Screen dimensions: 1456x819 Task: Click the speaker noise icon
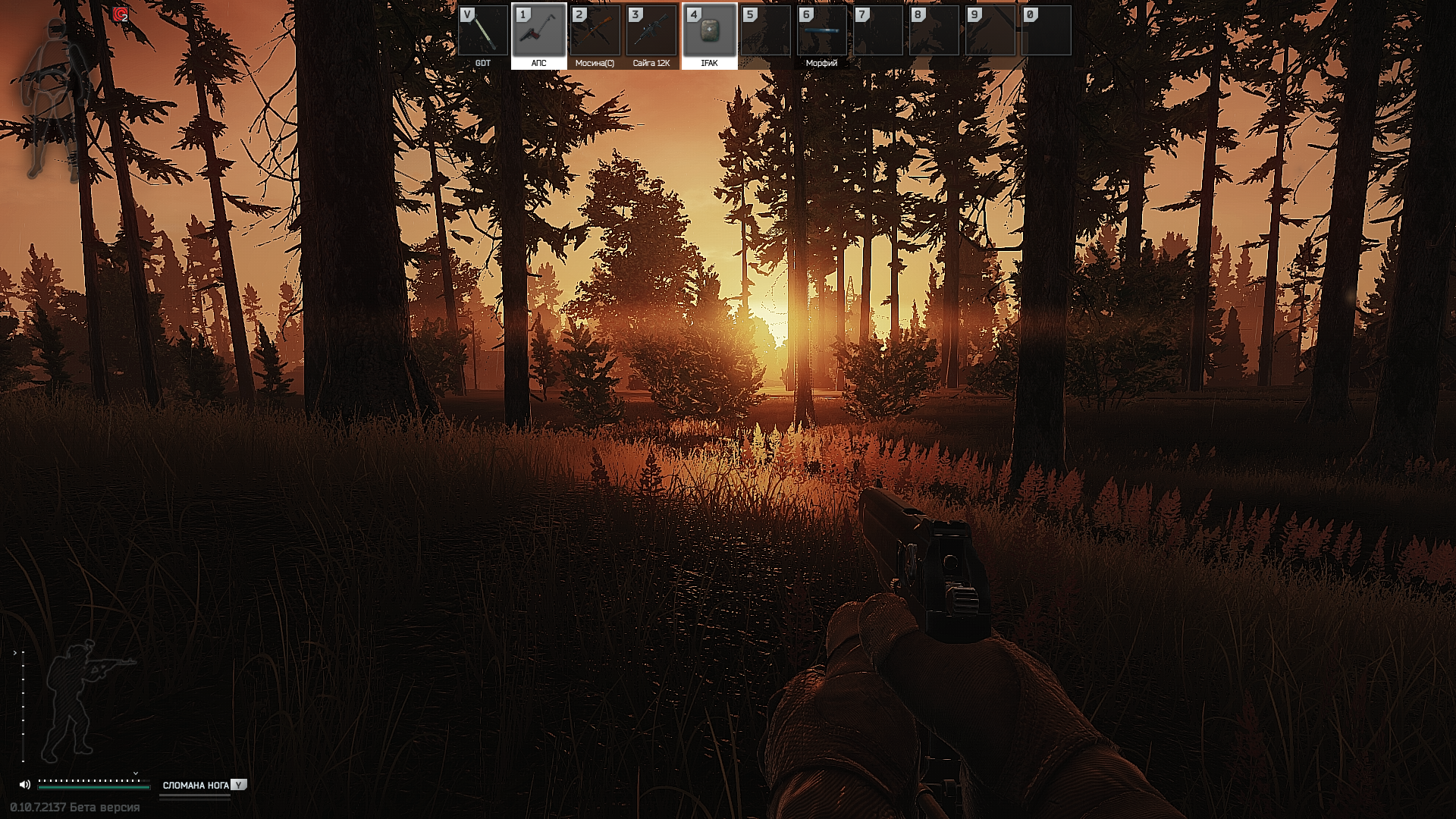tap(25, 785)
